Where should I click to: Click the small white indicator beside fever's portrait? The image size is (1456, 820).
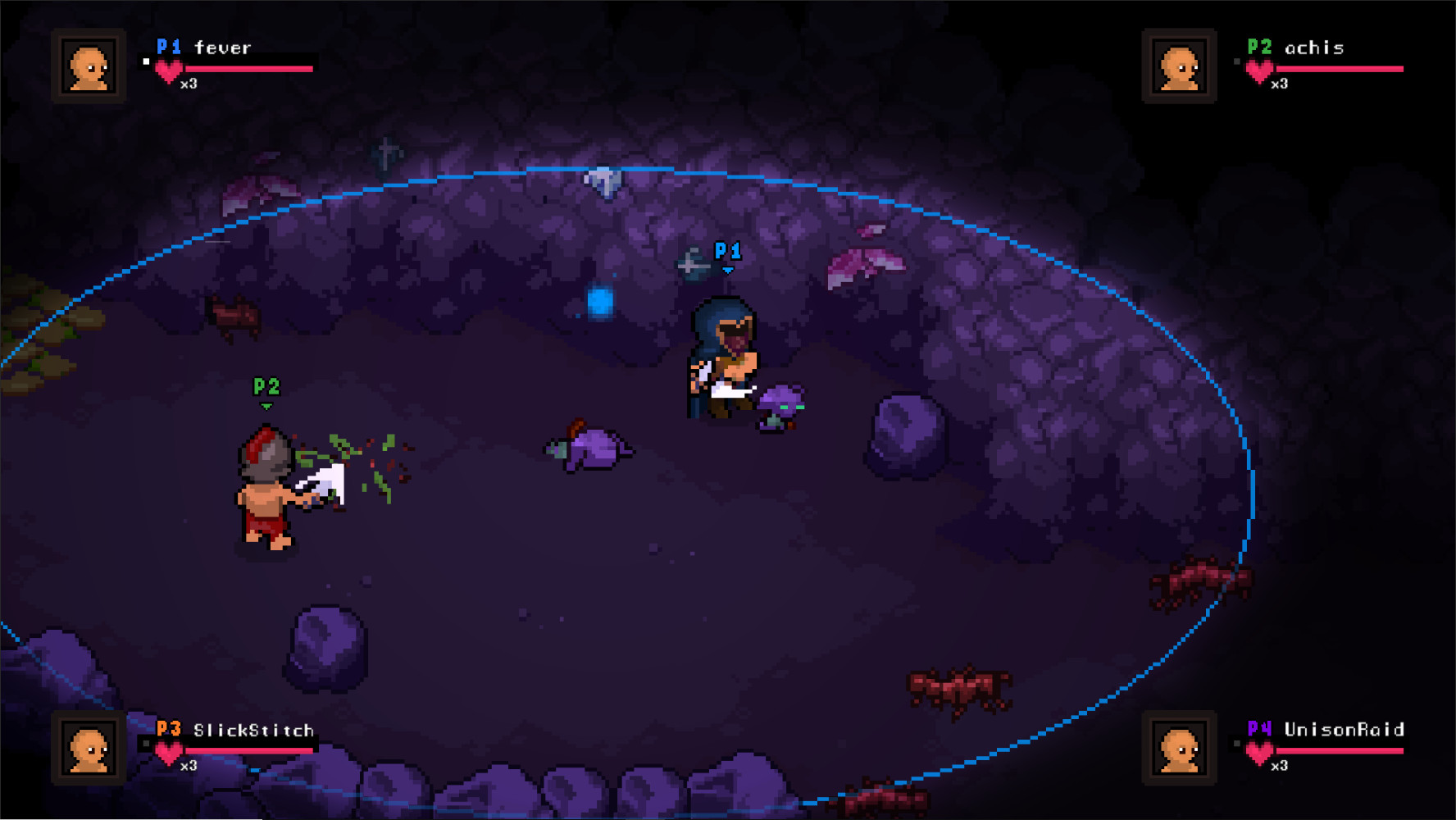(144, 61)
